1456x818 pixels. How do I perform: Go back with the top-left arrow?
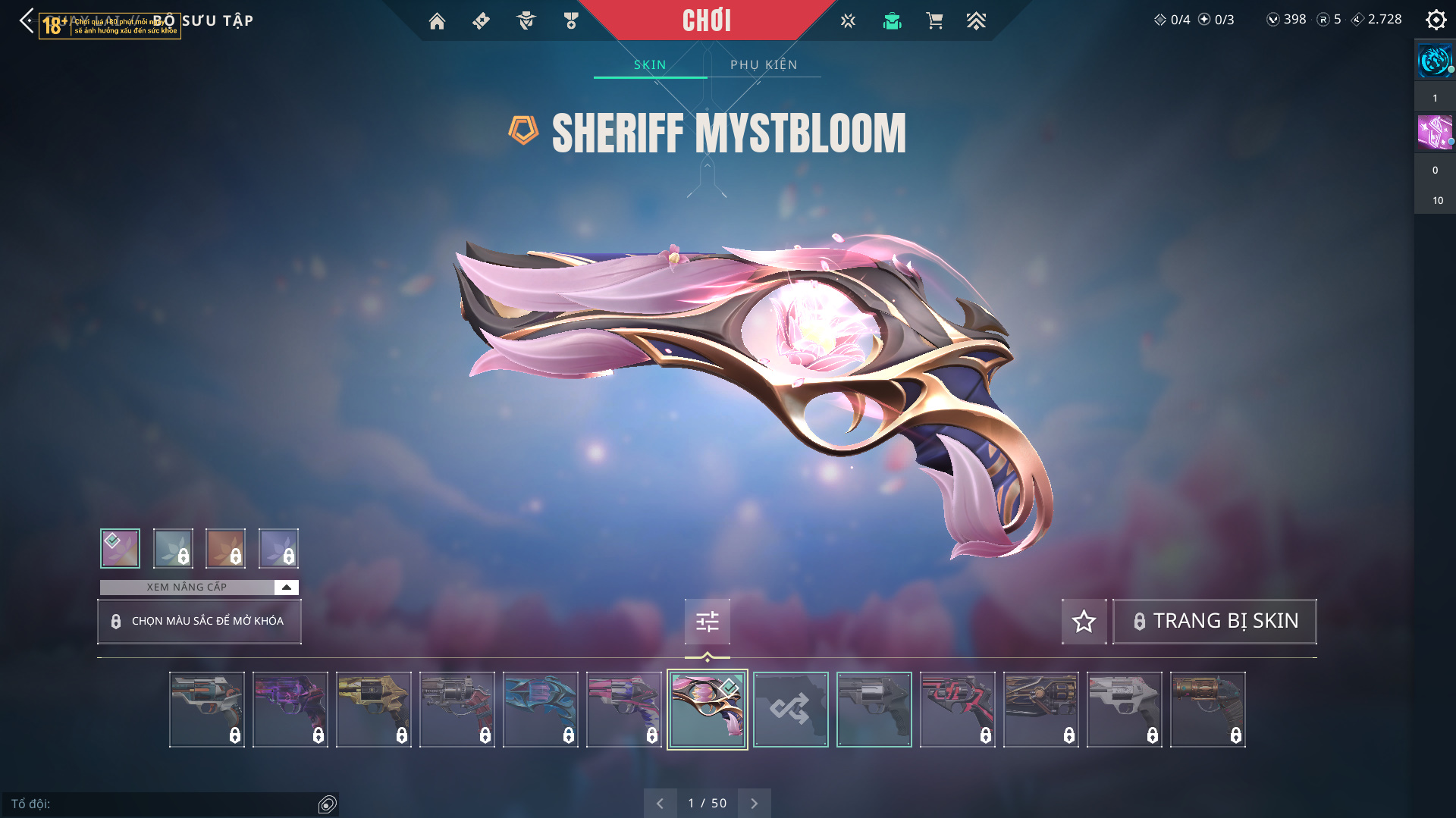coord(27,20)
